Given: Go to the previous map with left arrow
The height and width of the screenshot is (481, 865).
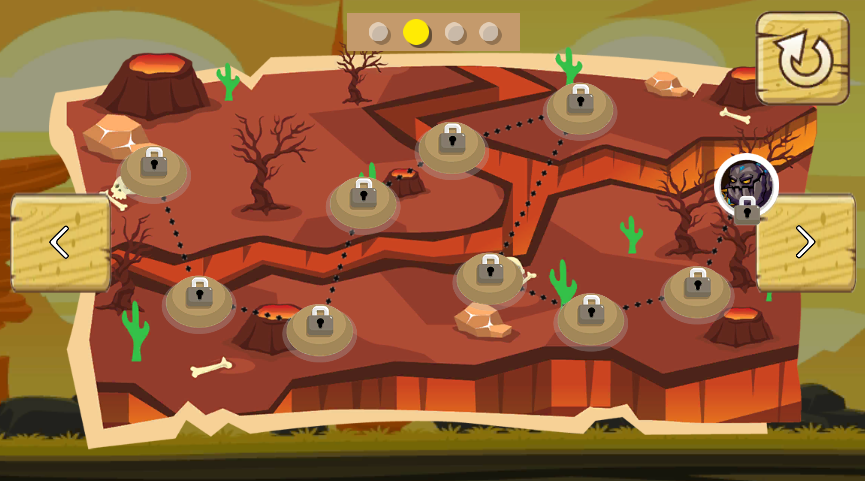Looking at the screenshot, I should (60, 242).
